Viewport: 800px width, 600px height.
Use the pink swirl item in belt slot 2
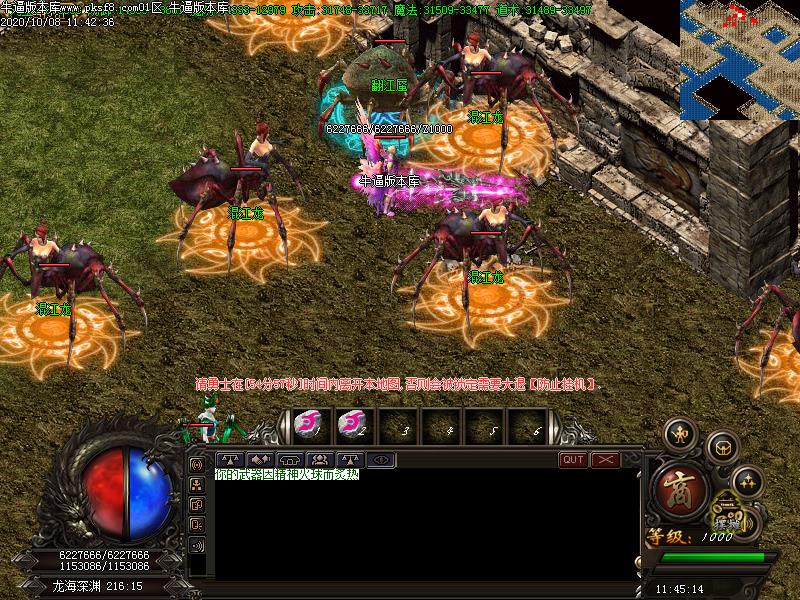(352, 425)
